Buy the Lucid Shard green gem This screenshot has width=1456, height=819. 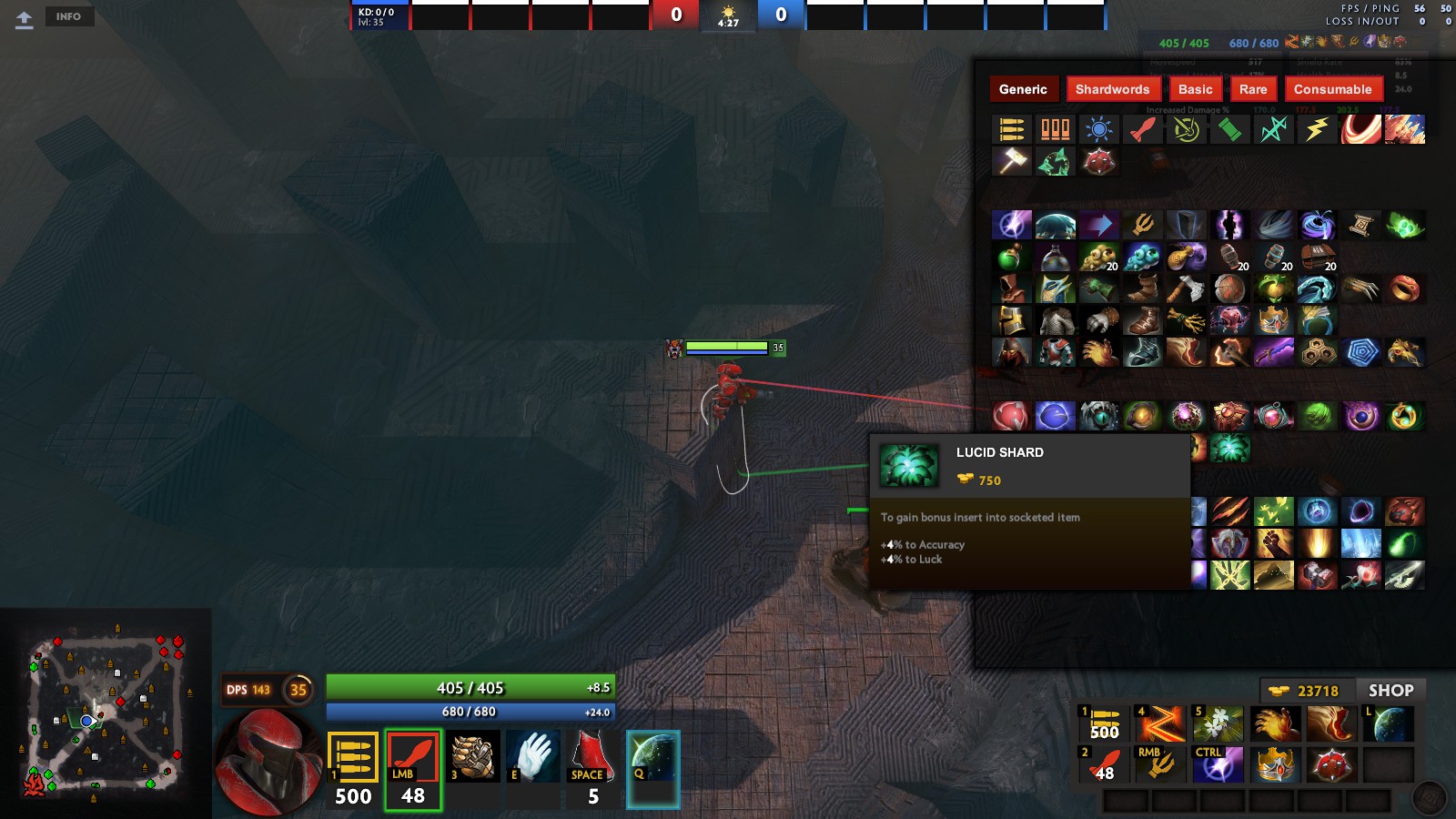pyautogui.click(x=1229, y=448)
